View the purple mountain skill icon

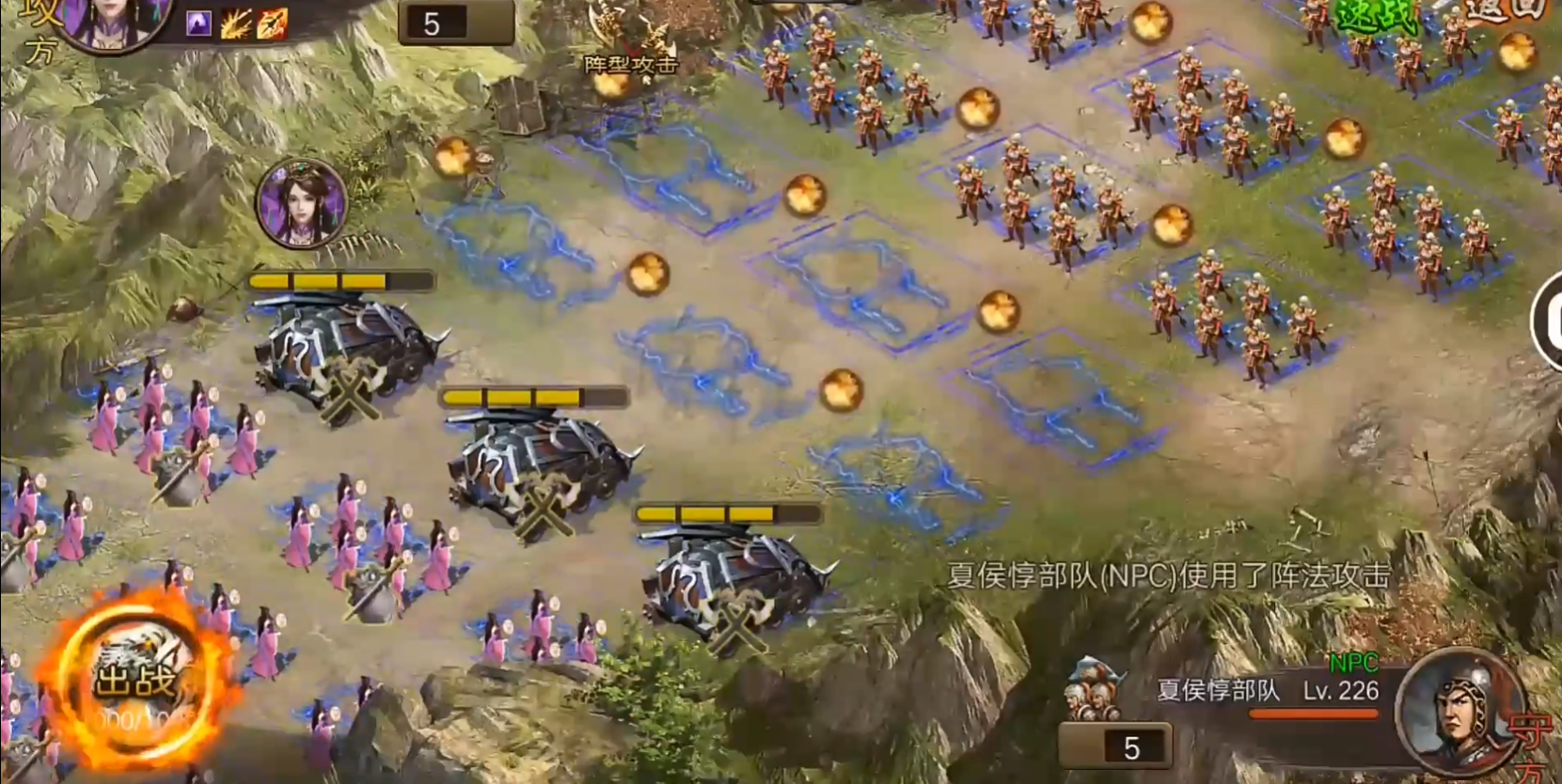coord(198,24)
